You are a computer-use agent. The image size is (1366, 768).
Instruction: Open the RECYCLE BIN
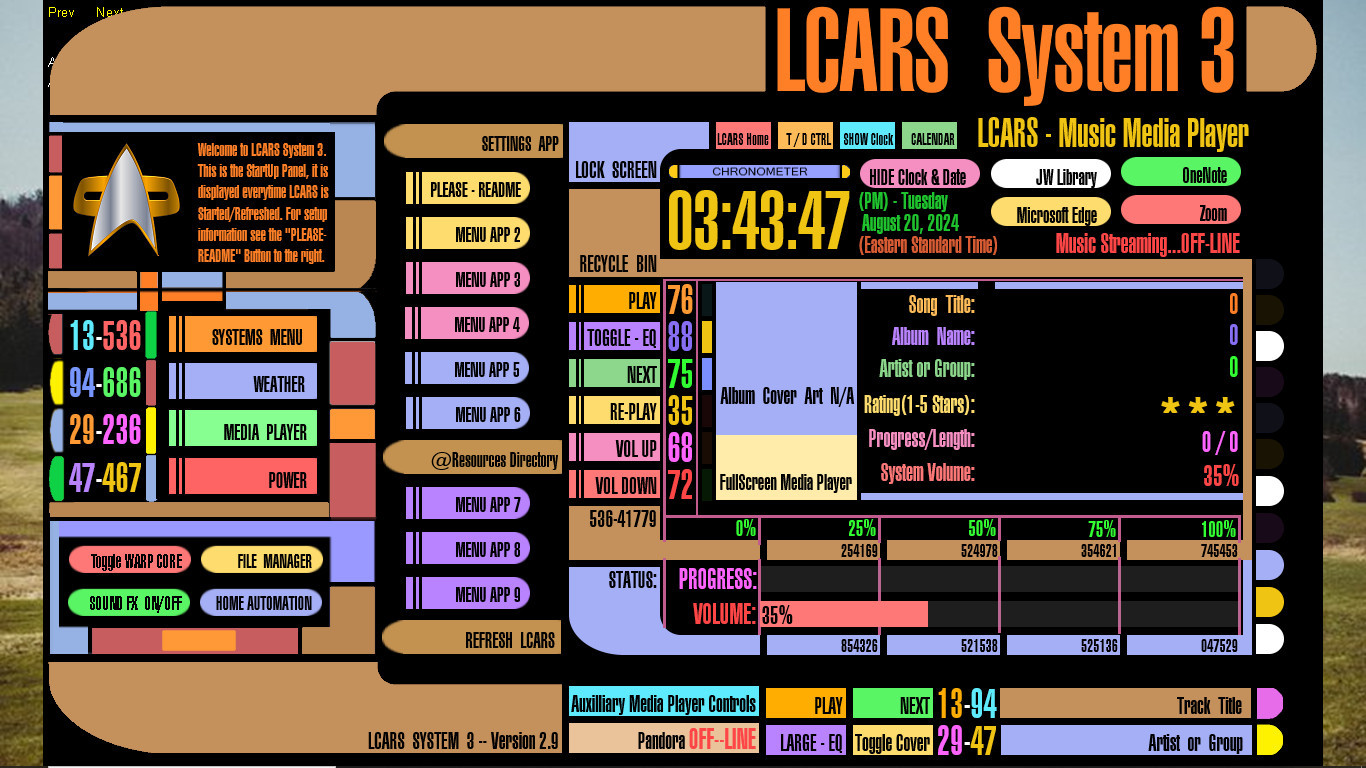pyautogui.click(x=615, y=266)
